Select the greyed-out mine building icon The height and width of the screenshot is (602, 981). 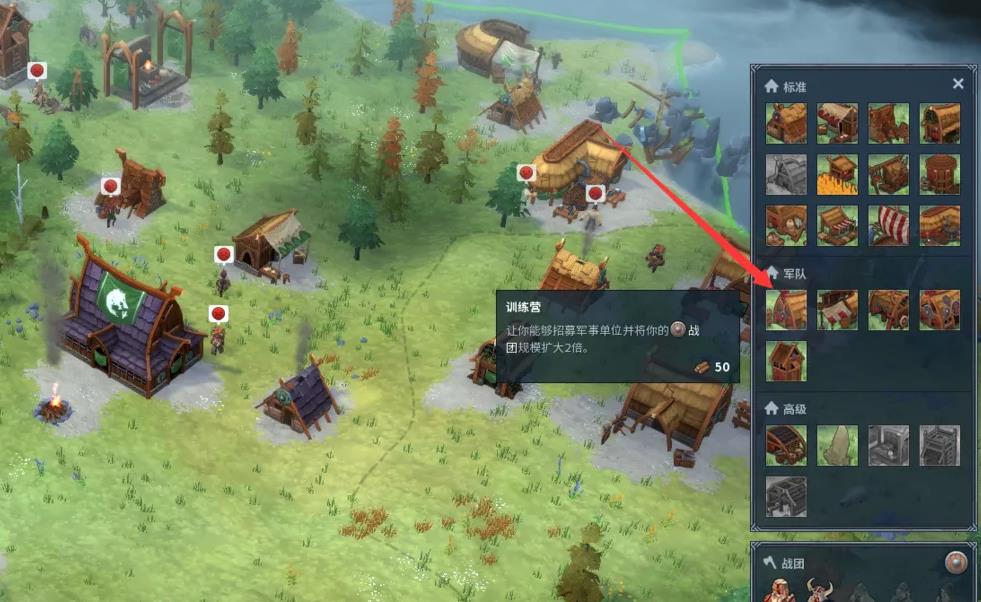[x=786, y=174]
